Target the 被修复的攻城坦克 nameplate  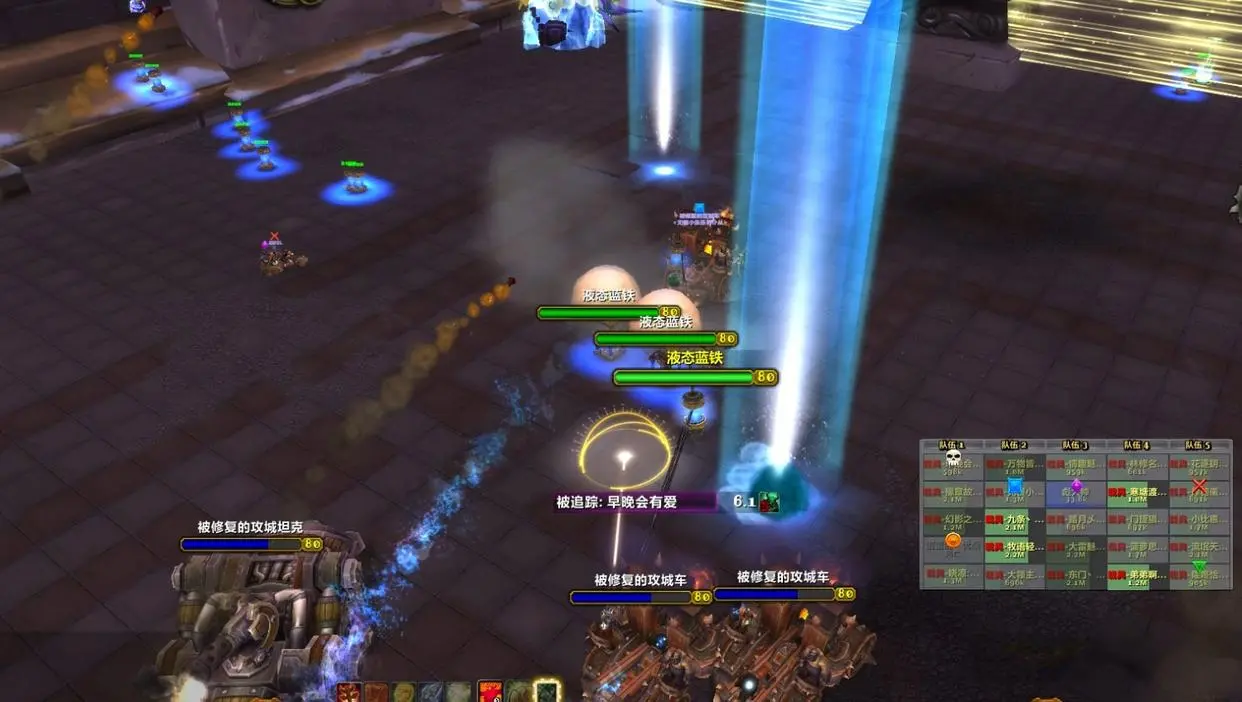click(242, 544)
